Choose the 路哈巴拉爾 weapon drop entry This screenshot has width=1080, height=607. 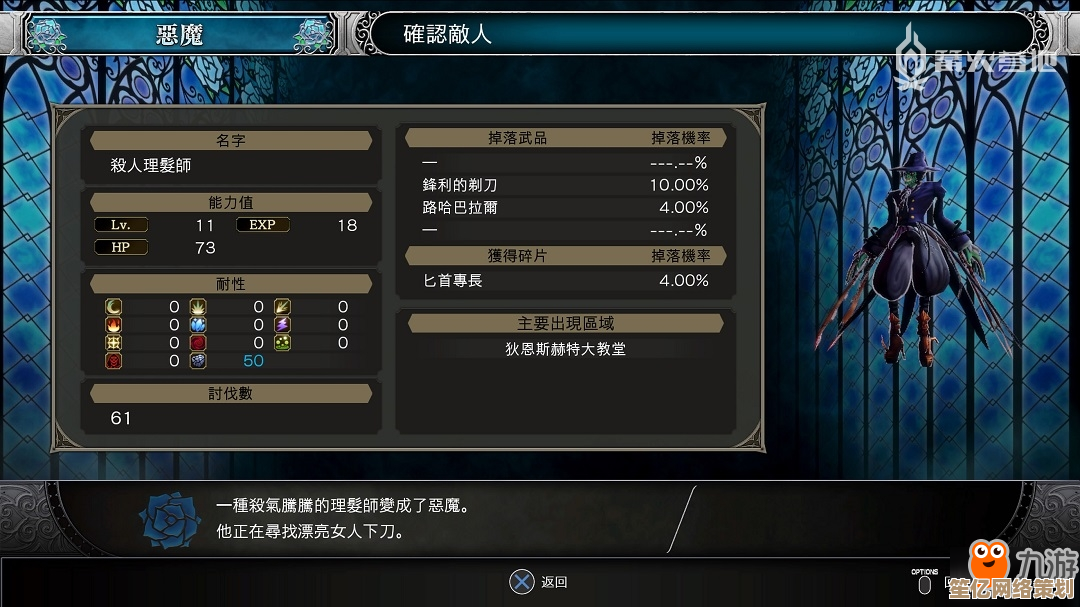pos(565,208)
